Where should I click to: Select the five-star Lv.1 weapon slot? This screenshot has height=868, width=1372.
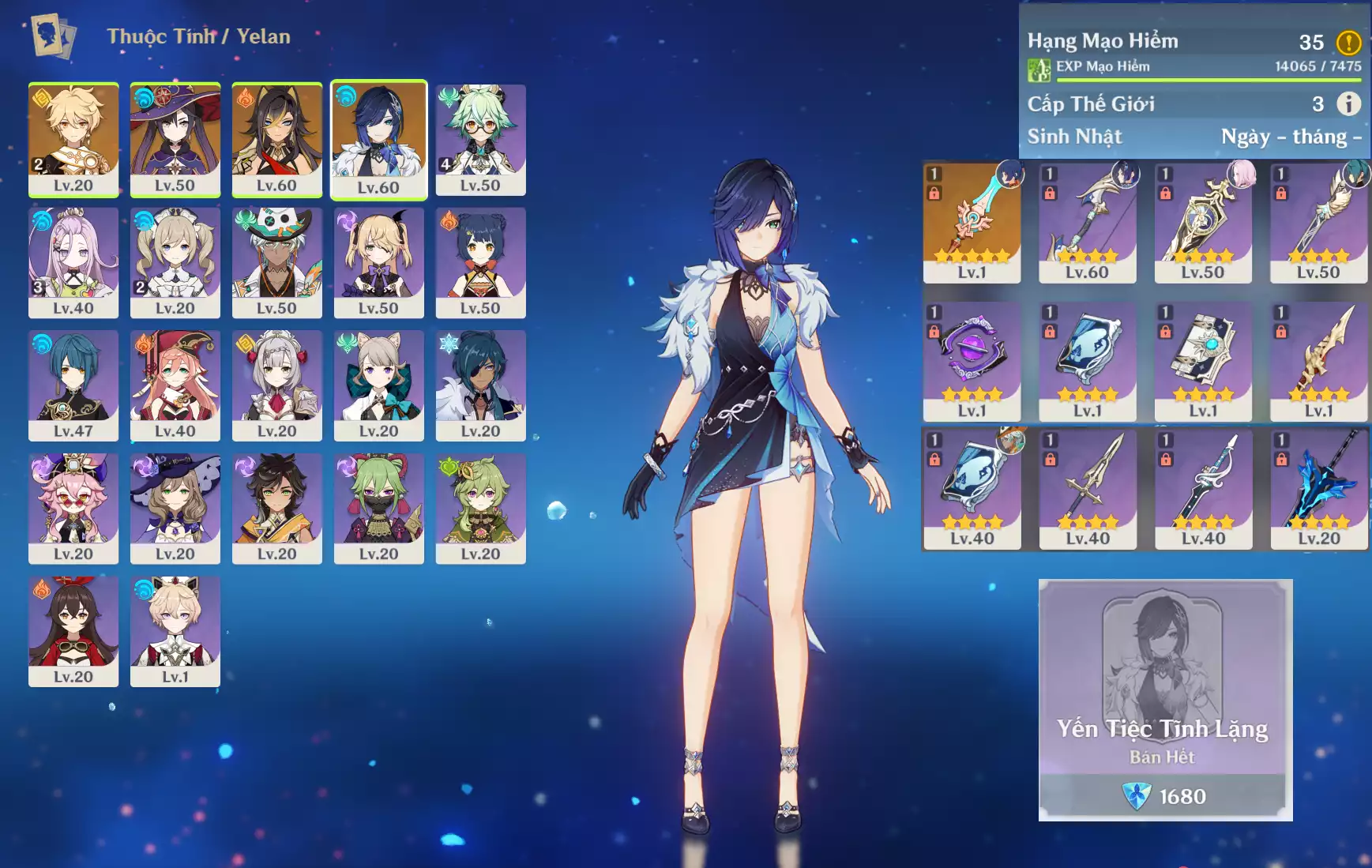click(972, 222)
